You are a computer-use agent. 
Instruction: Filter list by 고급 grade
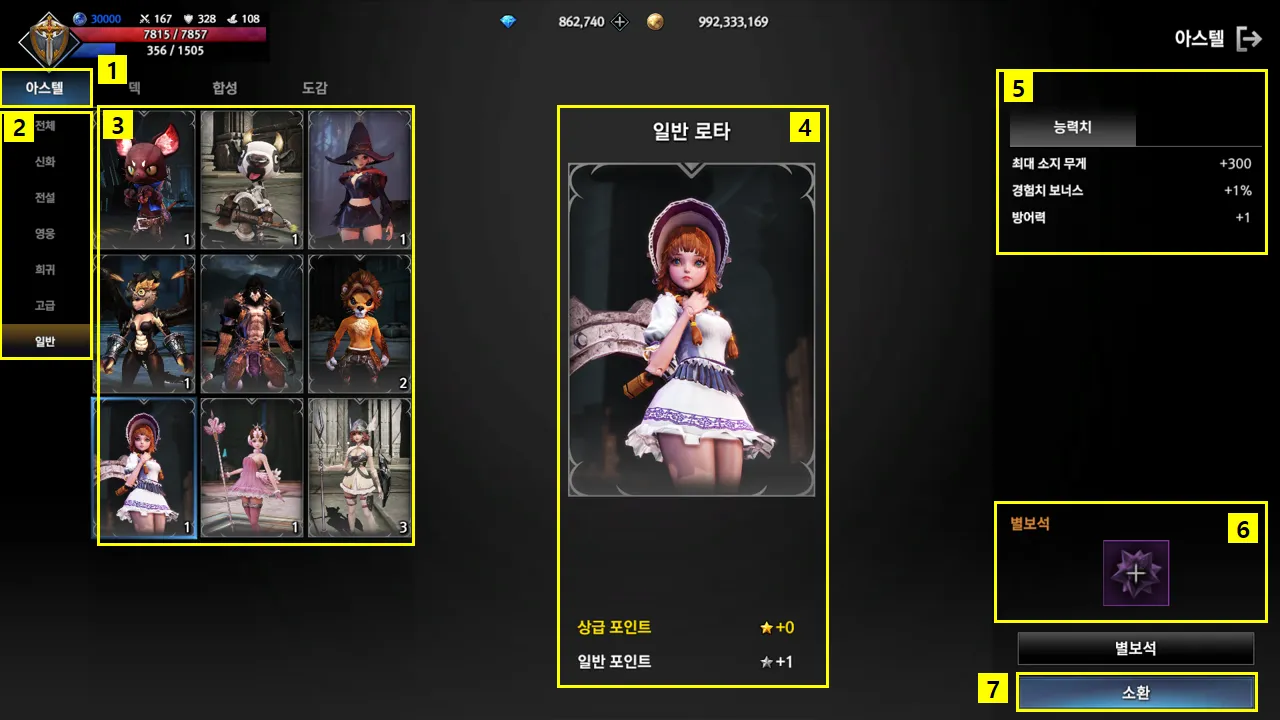[x=45, y=306]
